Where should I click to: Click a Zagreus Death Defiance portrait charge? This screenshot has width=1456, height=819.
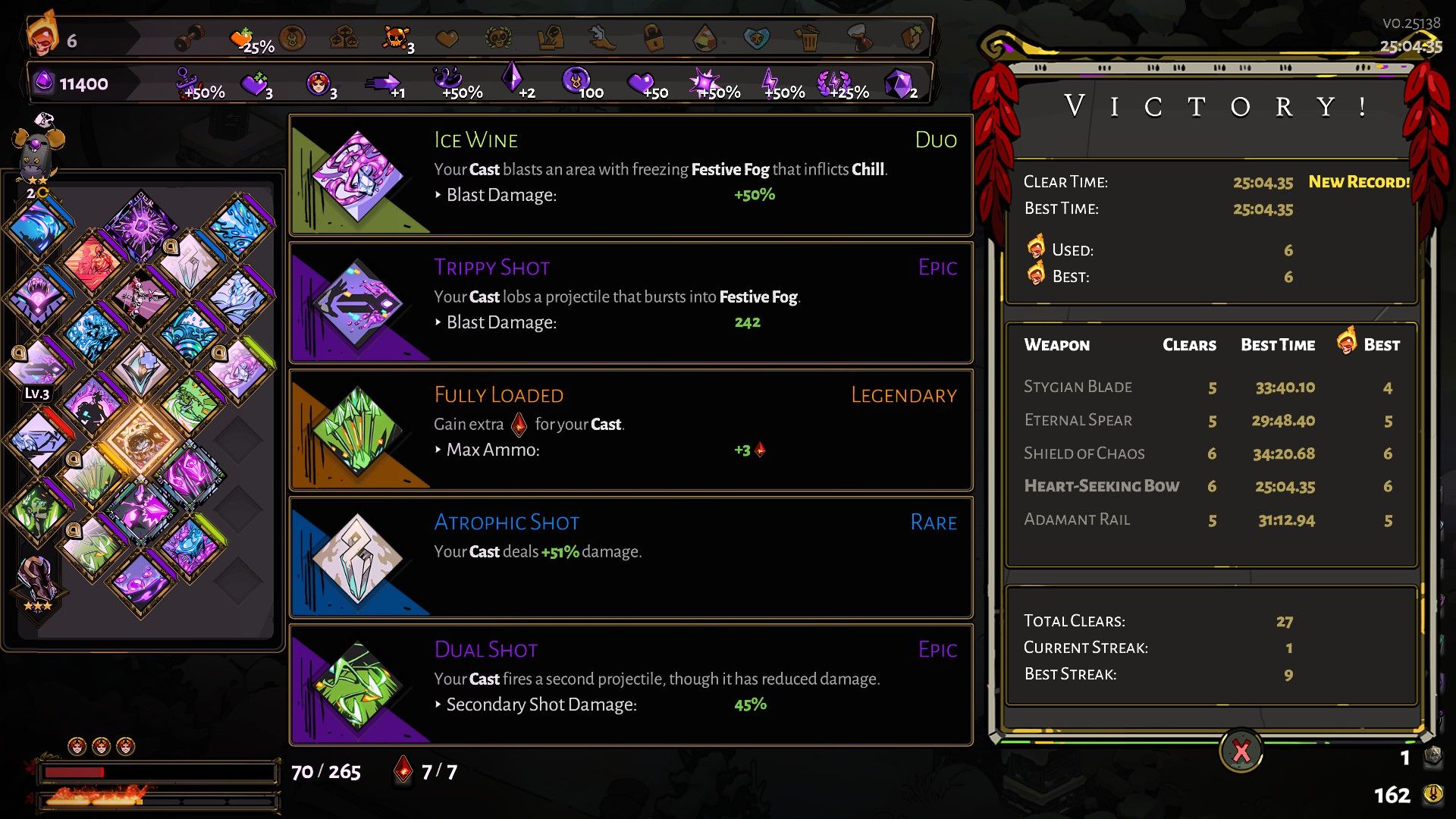(77, 745)
